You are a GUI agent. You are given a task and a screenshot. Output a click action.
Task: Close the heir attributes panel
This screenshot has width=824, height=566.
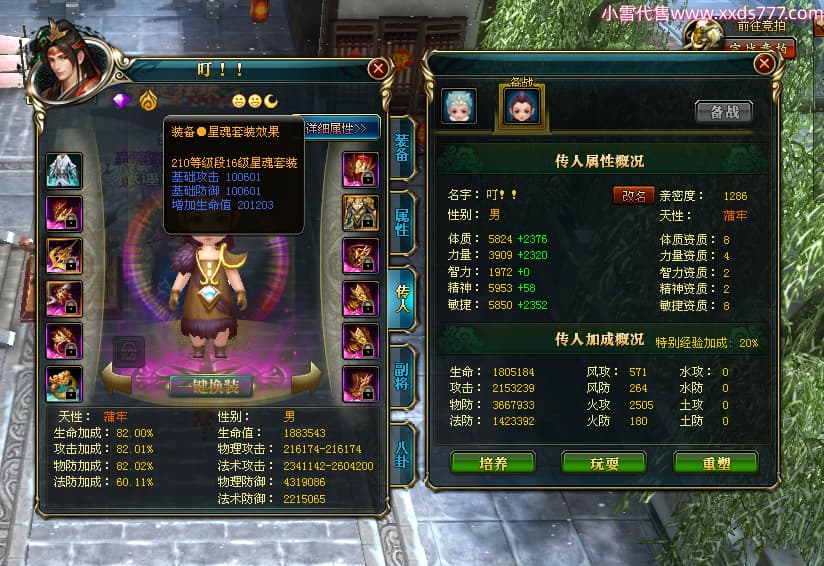point(765,63)
